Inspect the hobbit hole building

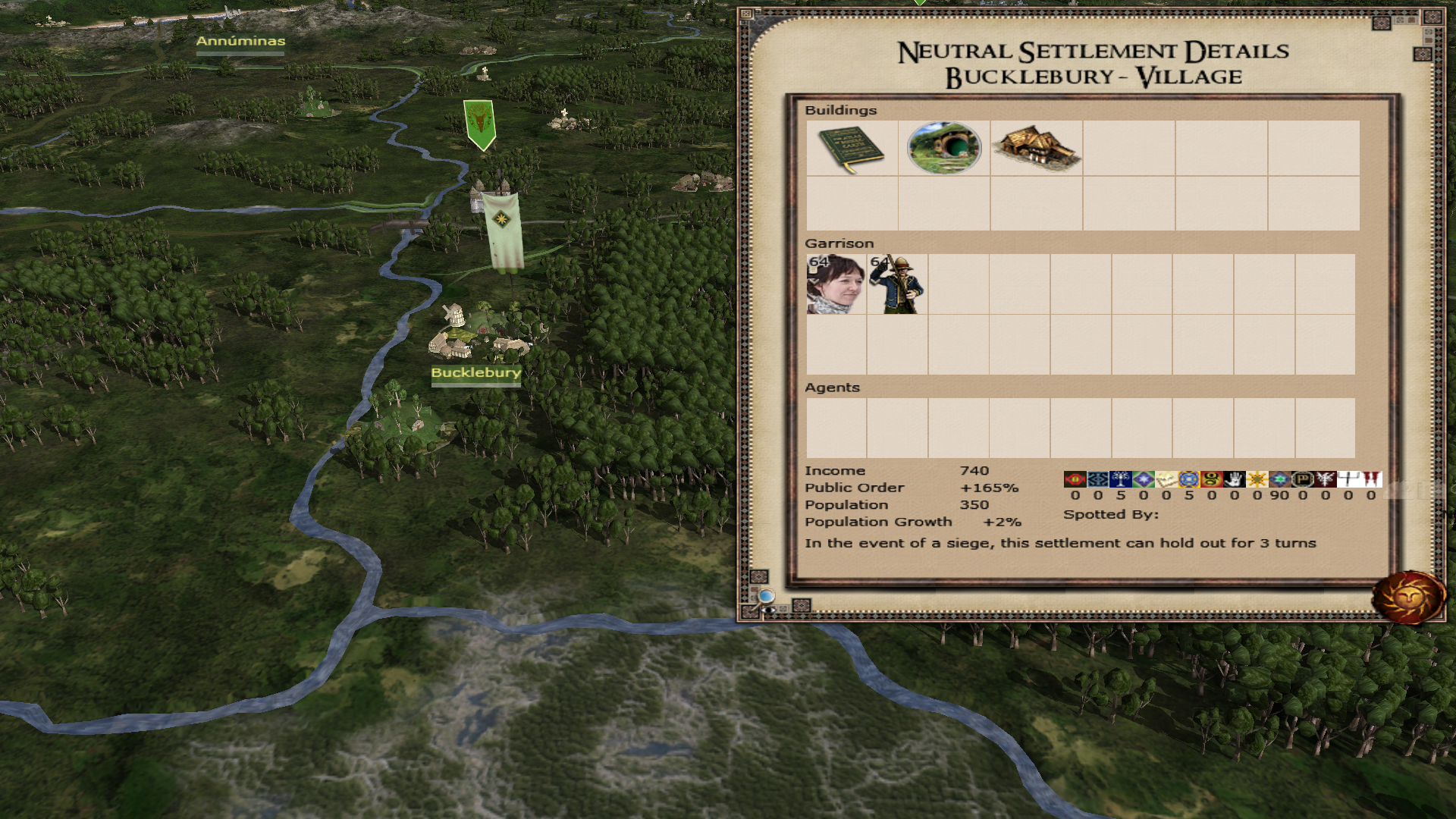tap(944, 148)
